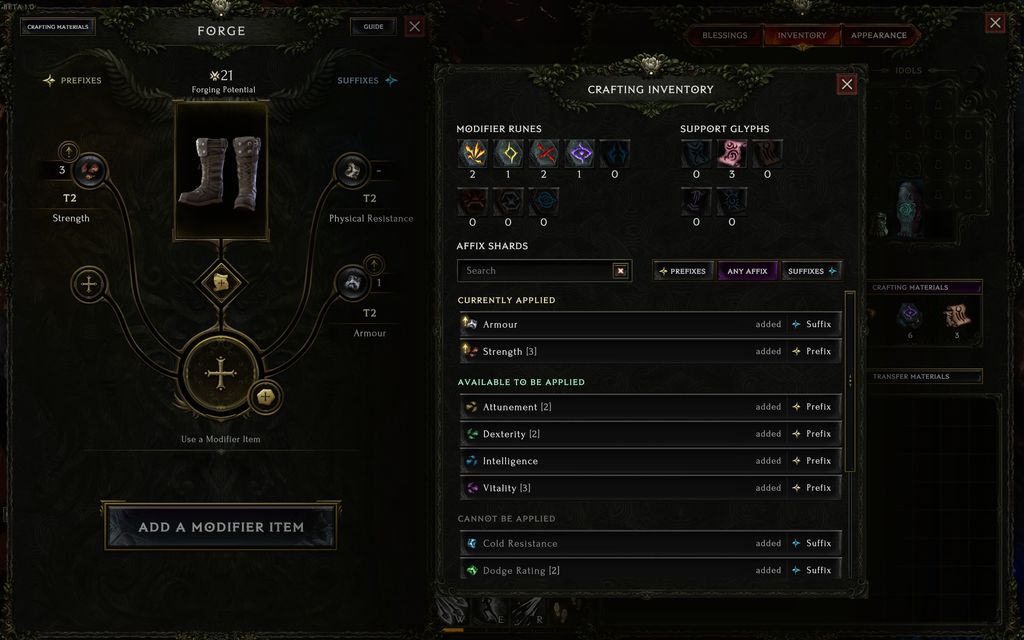Switch to the Appearance tab
Screen dimensions: 1024x640
tap(879, 35)
